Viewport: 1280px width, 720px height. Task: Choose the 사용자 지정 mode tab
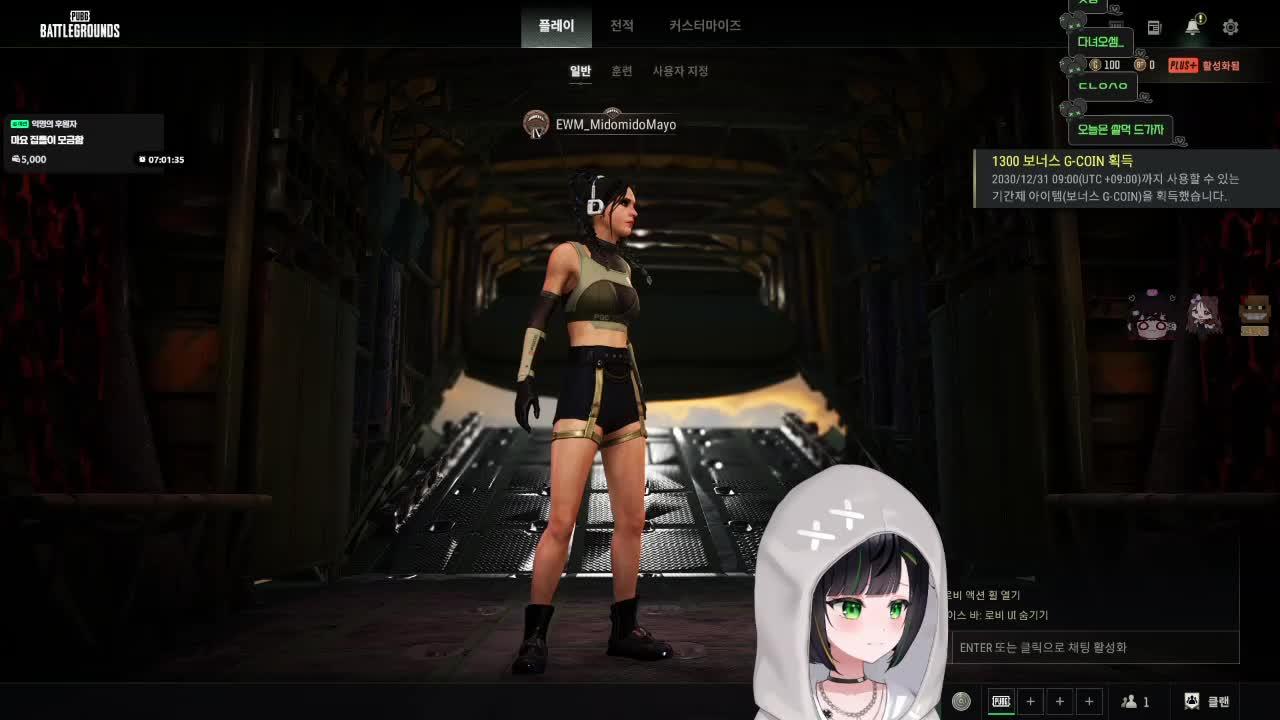click(x=681, y=71)
